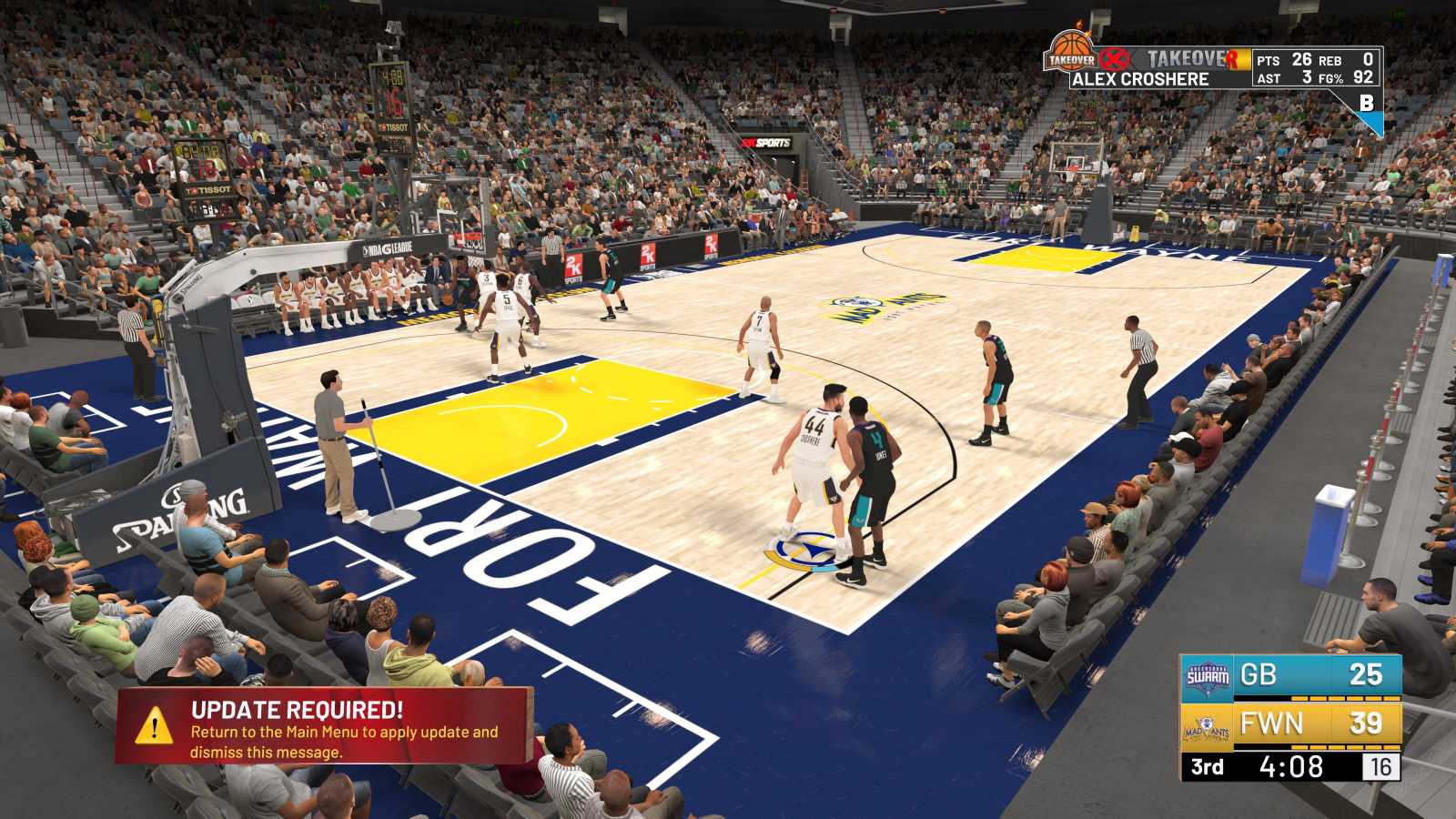This screenshot has height=819, width=1456.
Task: Click the Greensboro Swarm team logo
Action: 1208,676
